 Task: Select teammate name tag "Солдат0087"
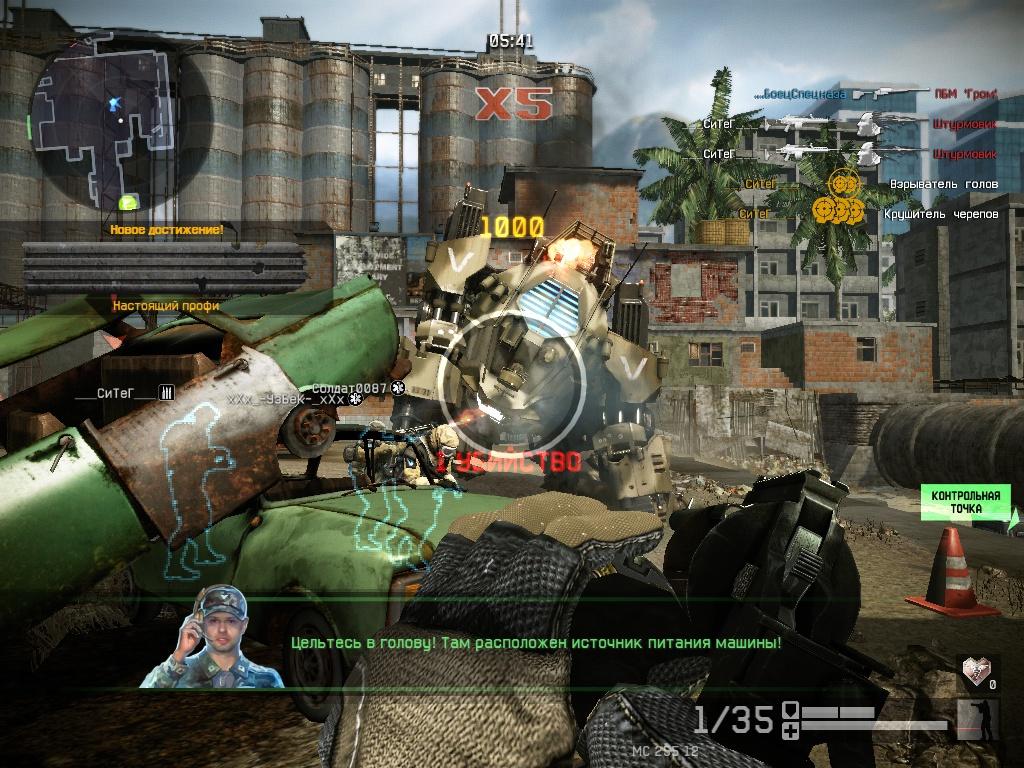(x=349, y=388)
